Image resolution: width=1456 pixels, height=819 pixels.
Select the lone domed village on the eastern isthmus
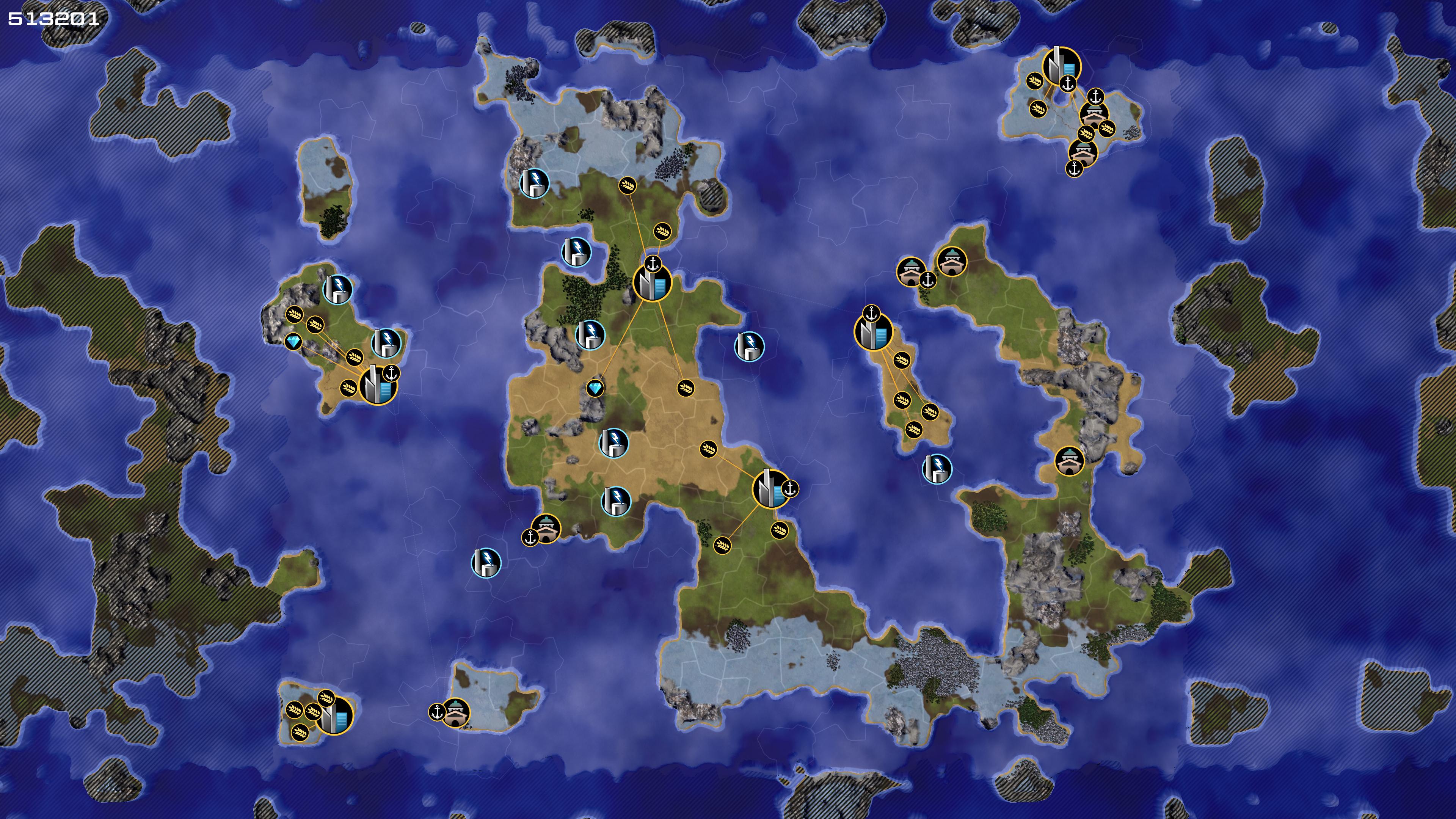tap(1069, 461)
